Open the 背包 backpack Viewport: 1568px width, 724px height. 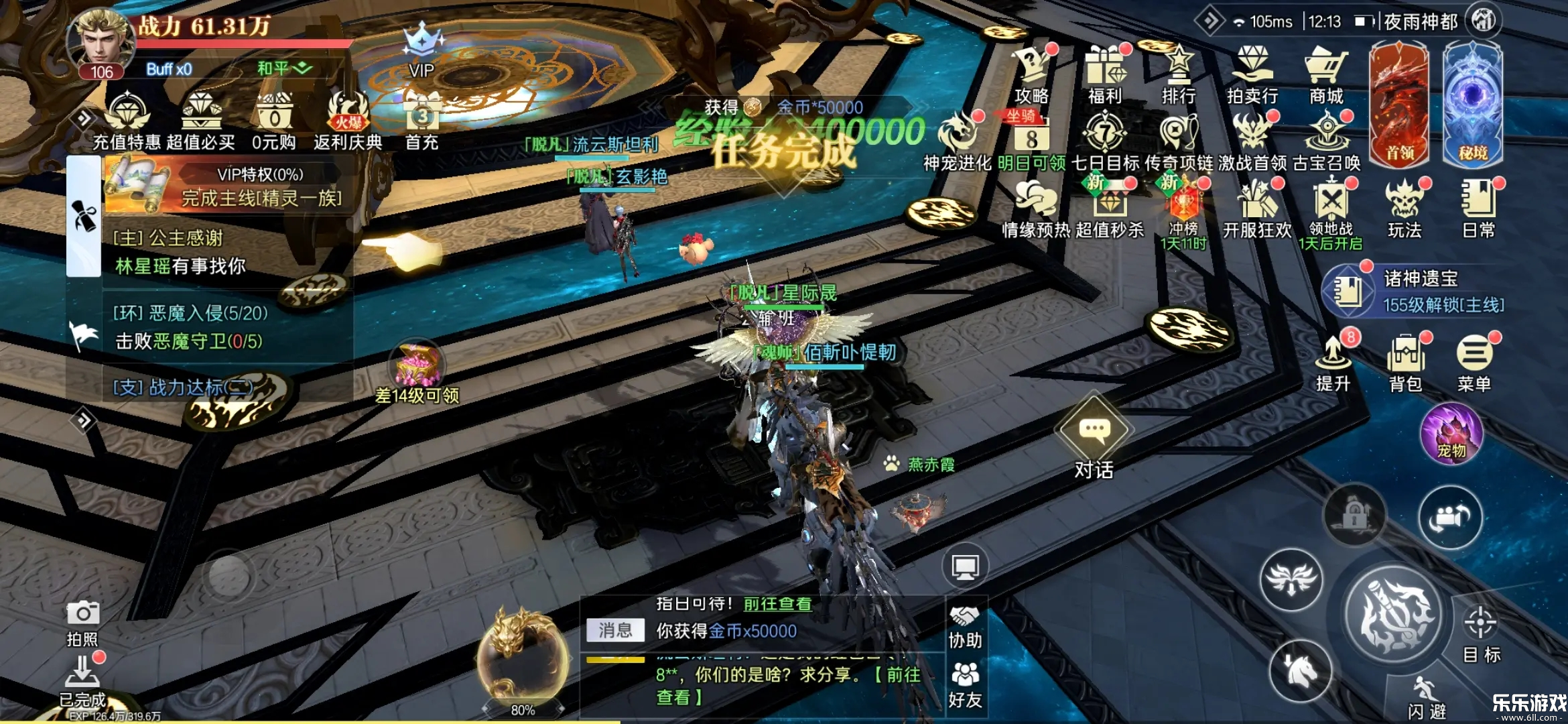click(1406, 363)
